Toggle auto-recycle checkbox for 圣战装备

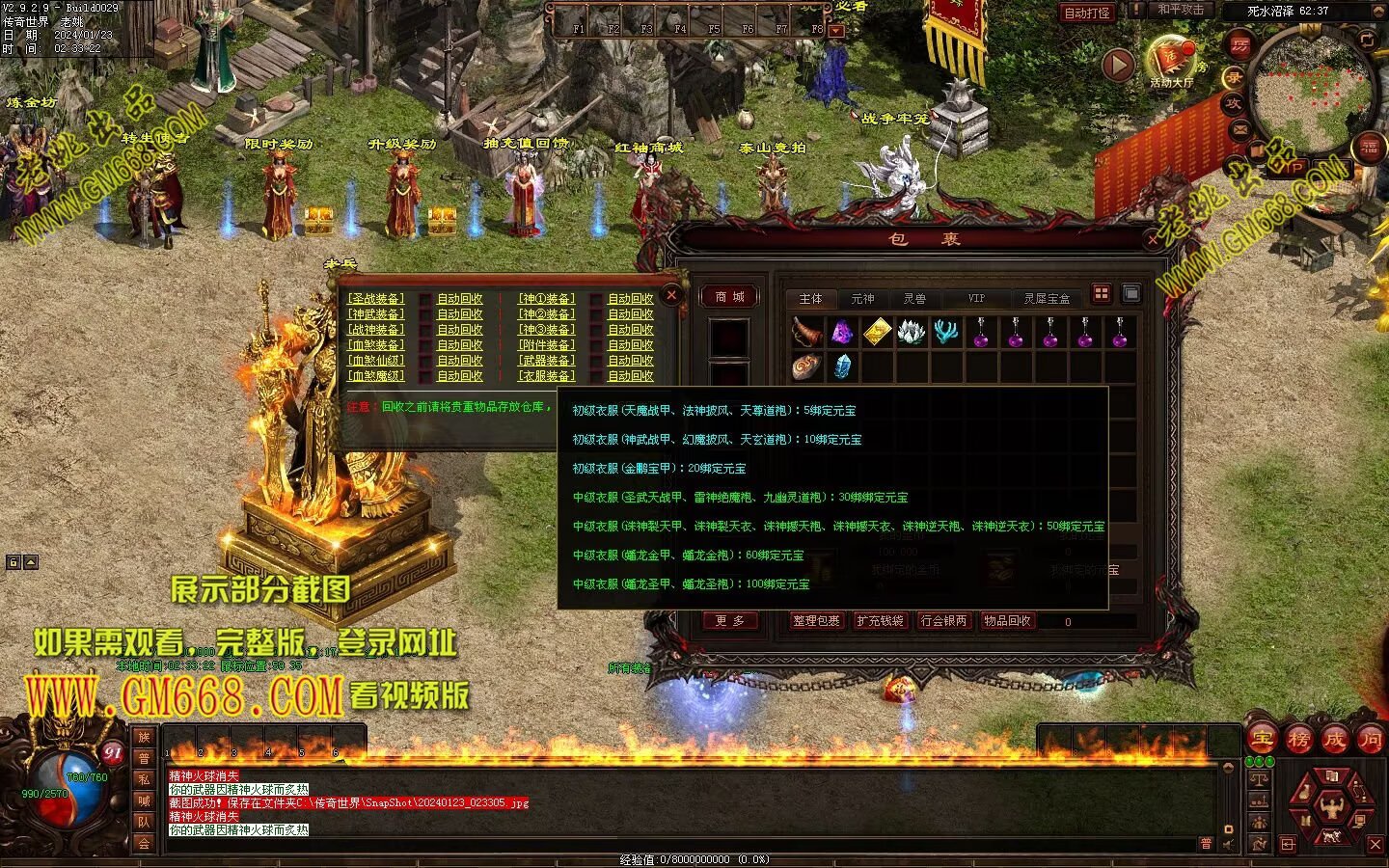coord(424,299)
